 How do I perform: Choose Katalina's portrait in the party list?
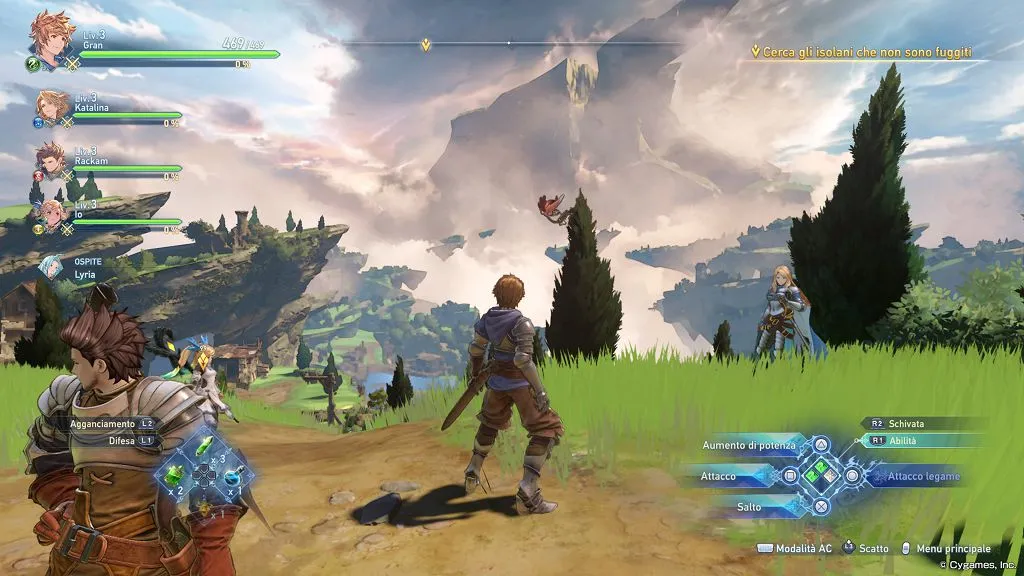point(54,107)
